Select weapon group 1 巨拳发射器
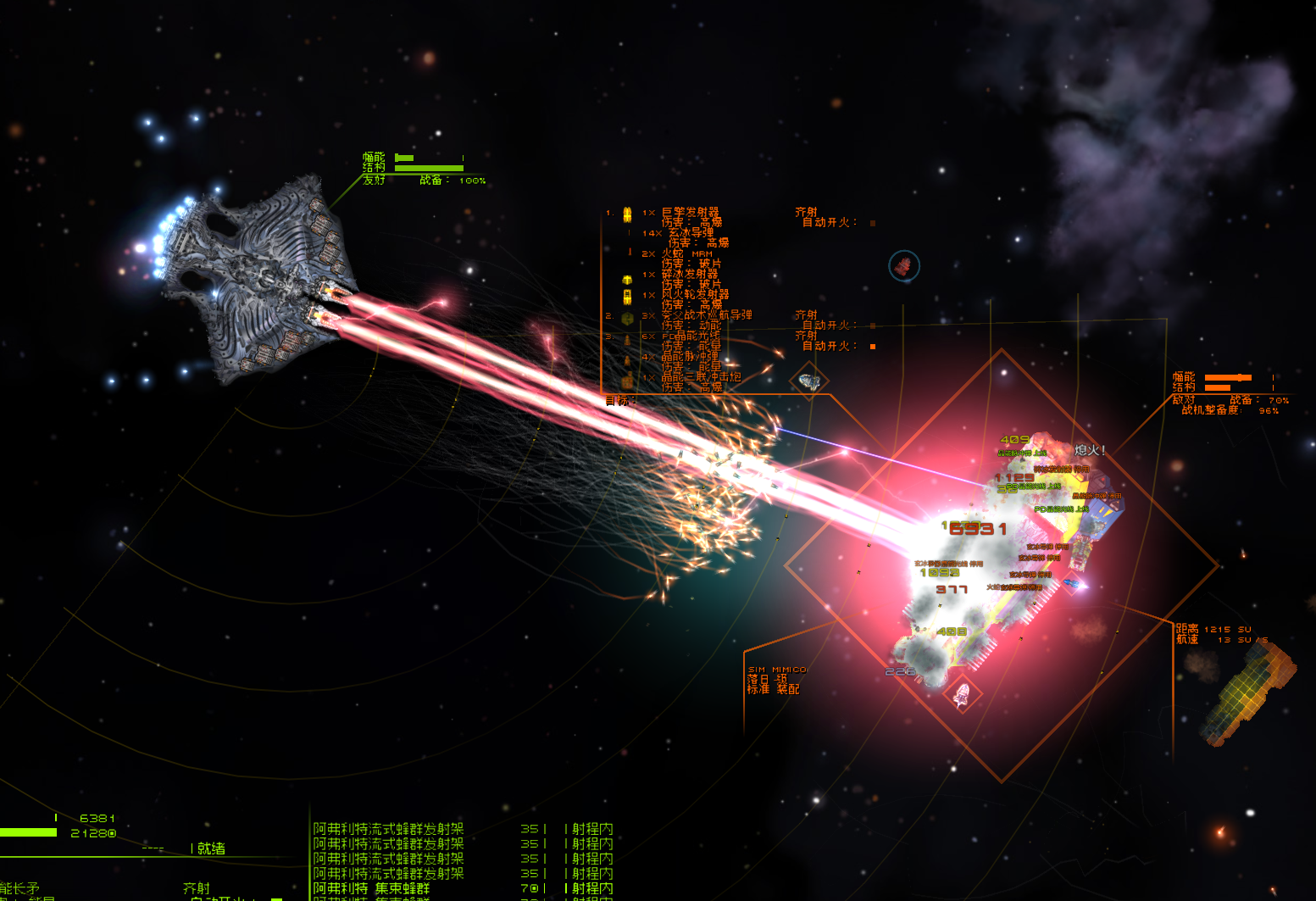Viewport: 1316px width, 901px height. [690, 212]
